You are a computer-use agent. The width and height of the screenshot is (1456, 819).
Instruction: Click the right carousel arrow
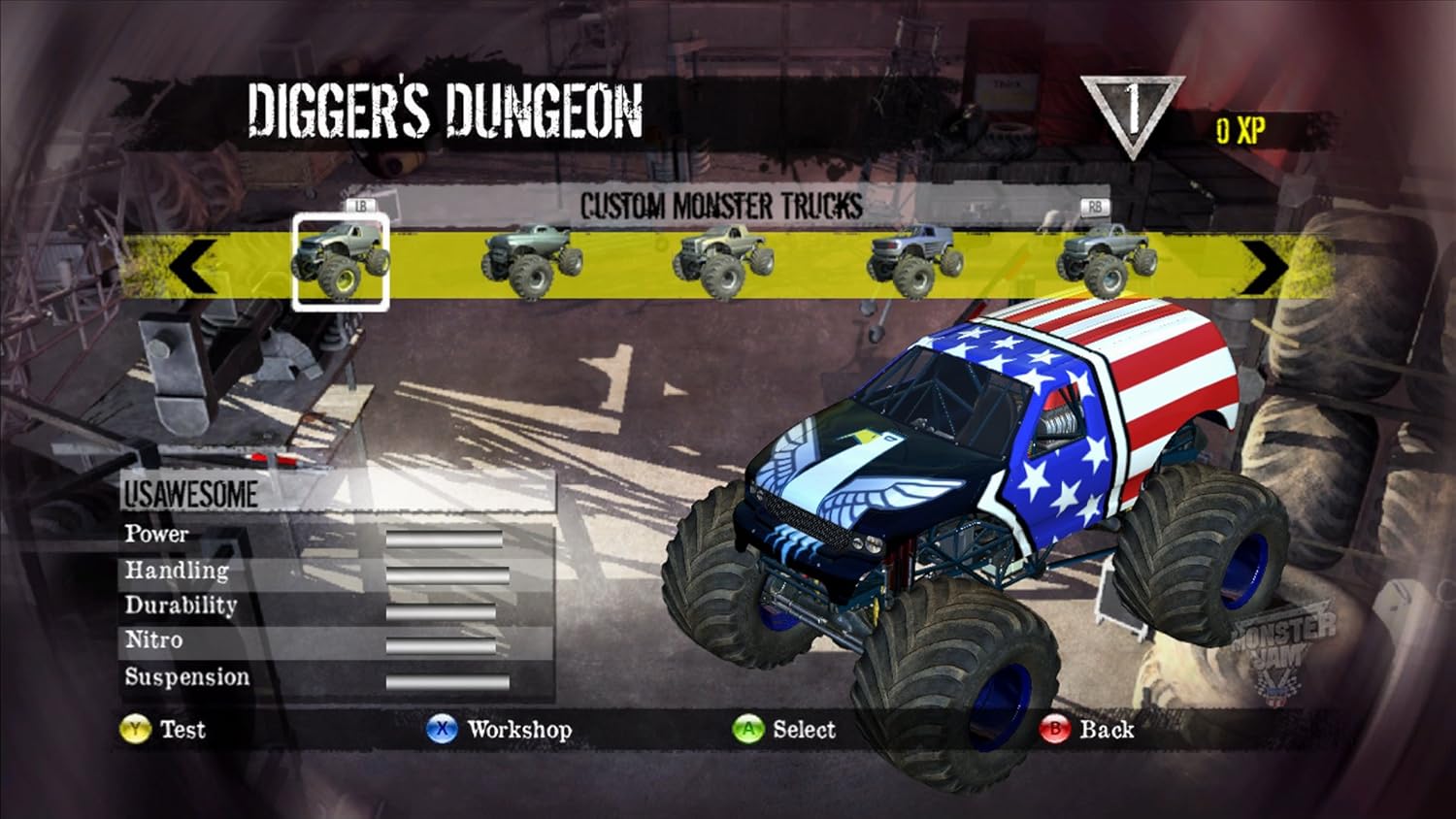[x=1262, y=262]
